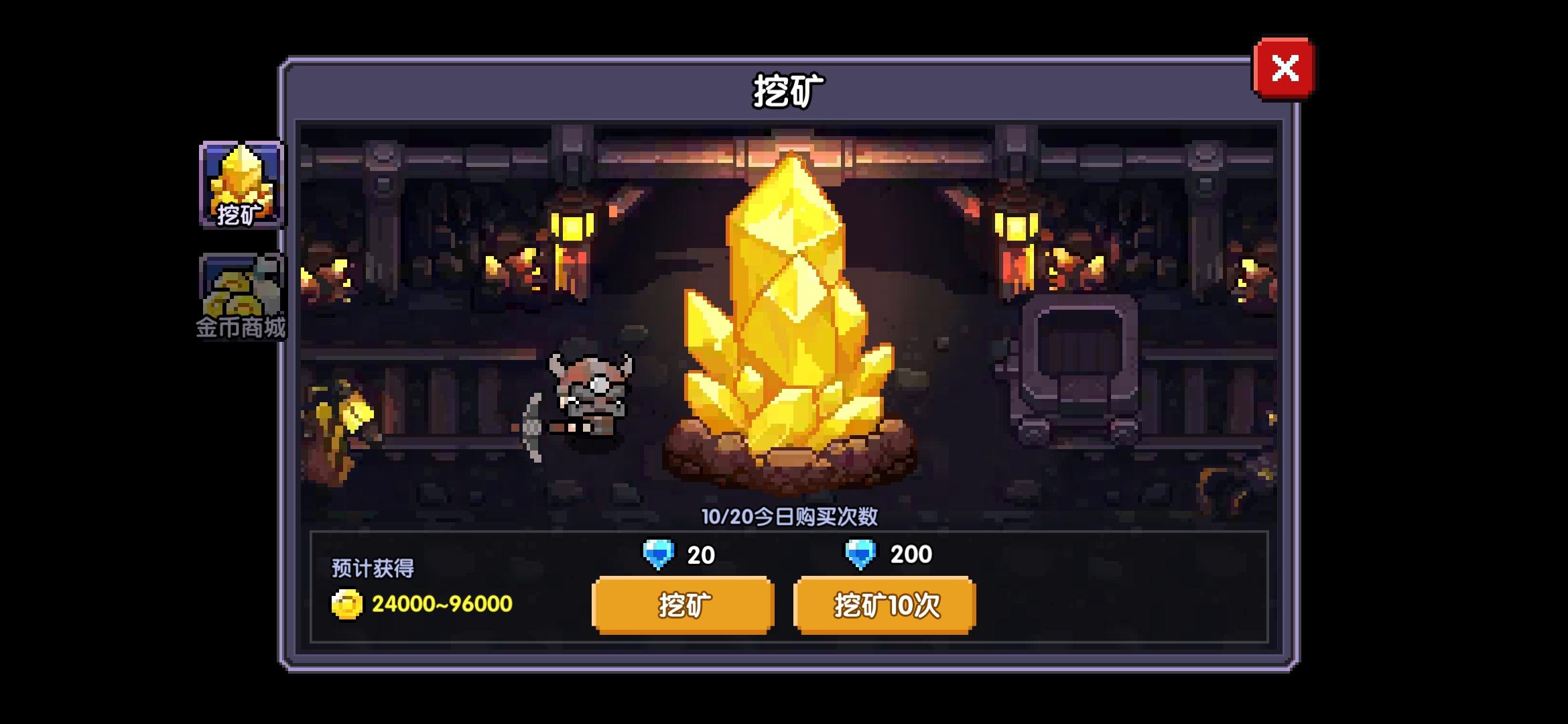The height and width of the screenshot is (724, 1568).
Task: Close the mining window with the red X
Action: pyautogui.click(x=1285, y=68)
